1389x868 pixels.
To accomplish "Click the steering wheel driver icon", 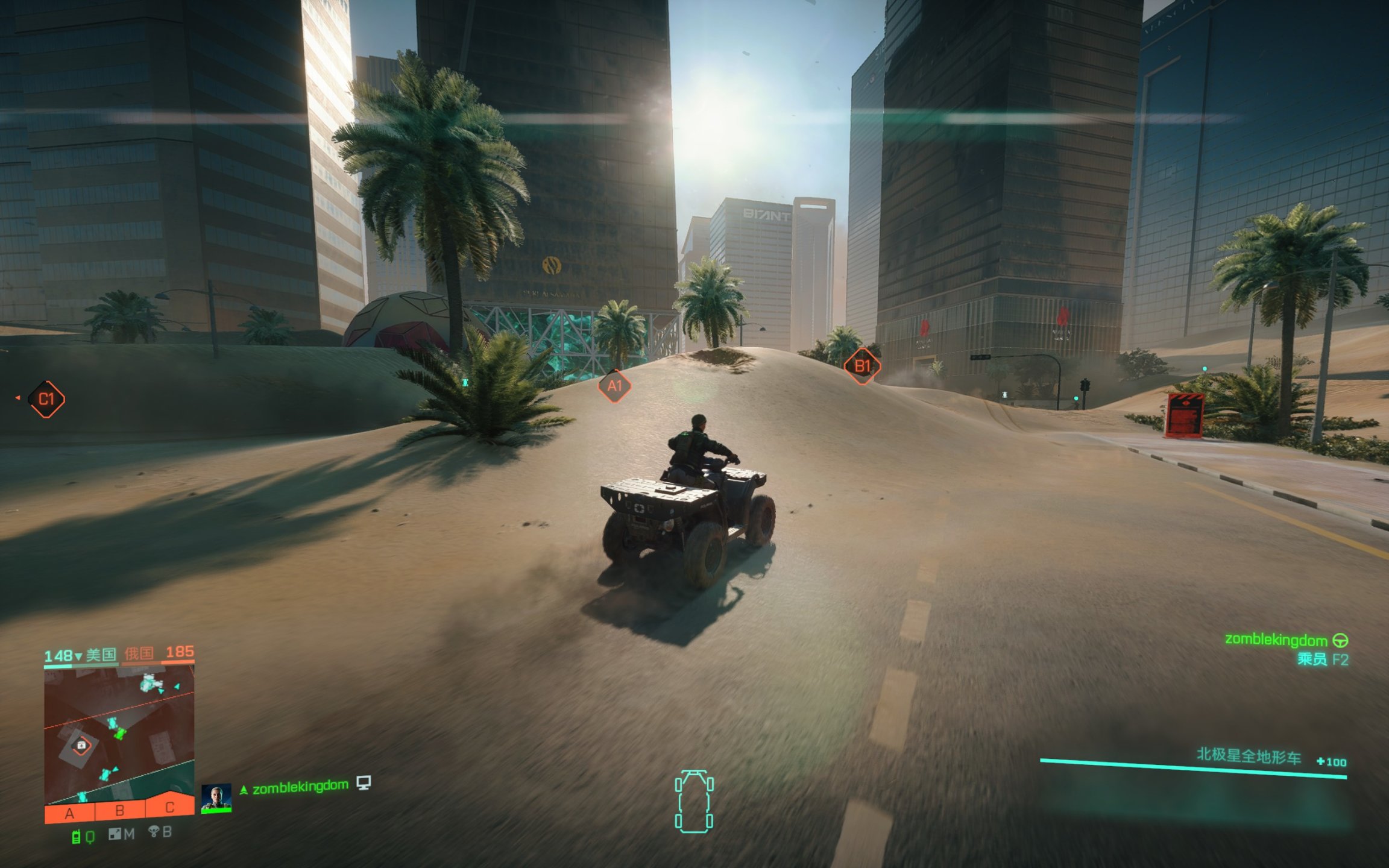I will [1340, 640].
